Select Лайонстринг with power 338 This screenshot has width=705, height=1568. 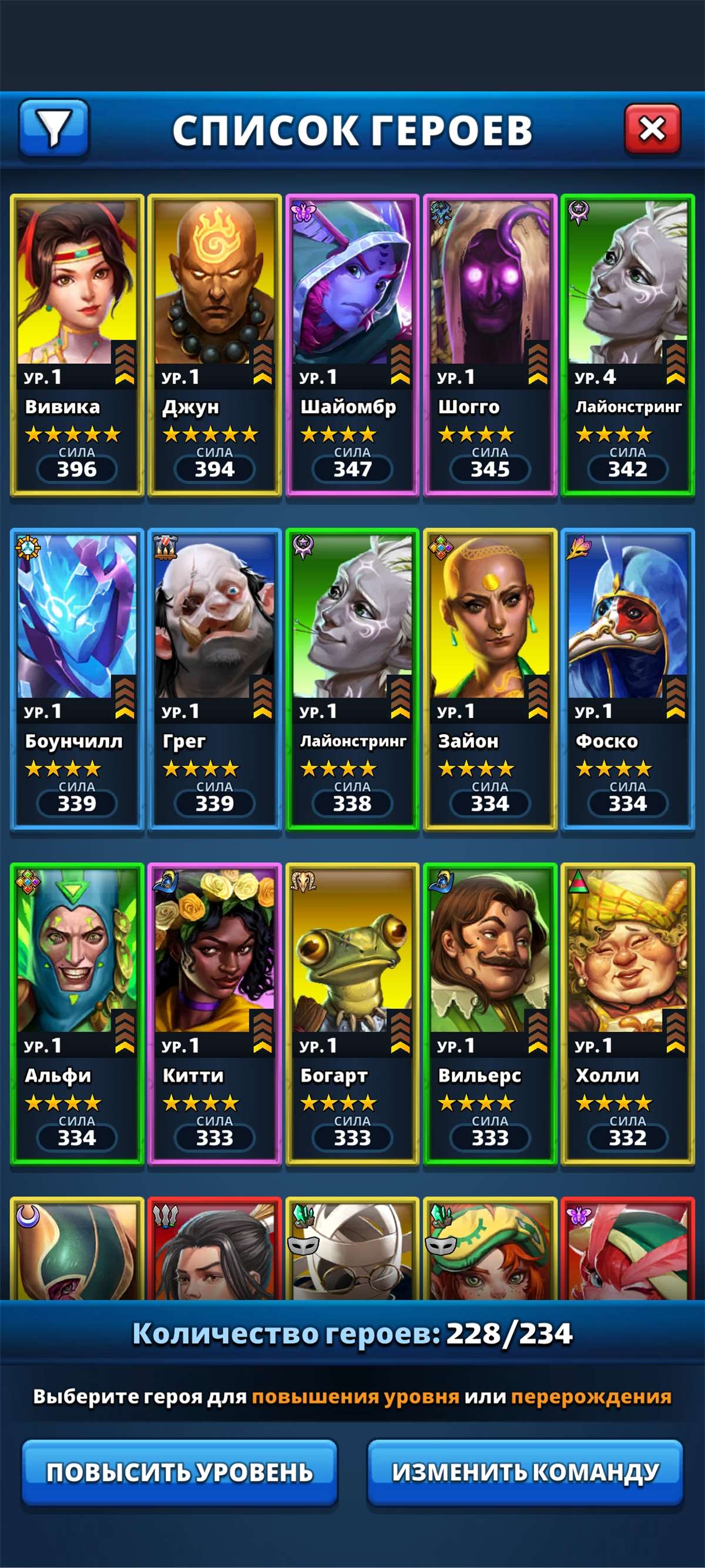pos(352,679)
